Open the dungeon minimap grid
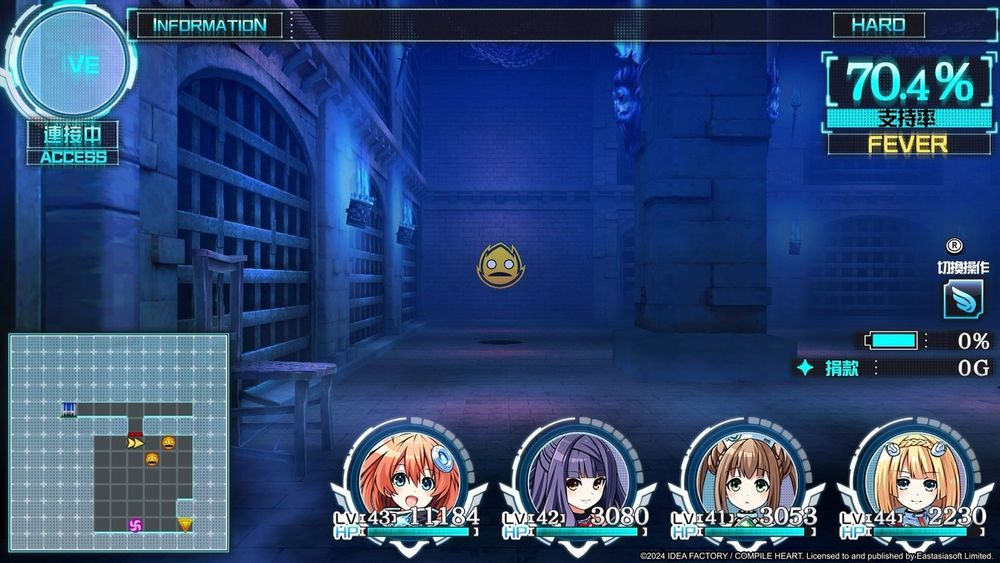The width and height of the screenshot is (1000, 563). pyautogui.click(x=119, y=443)
